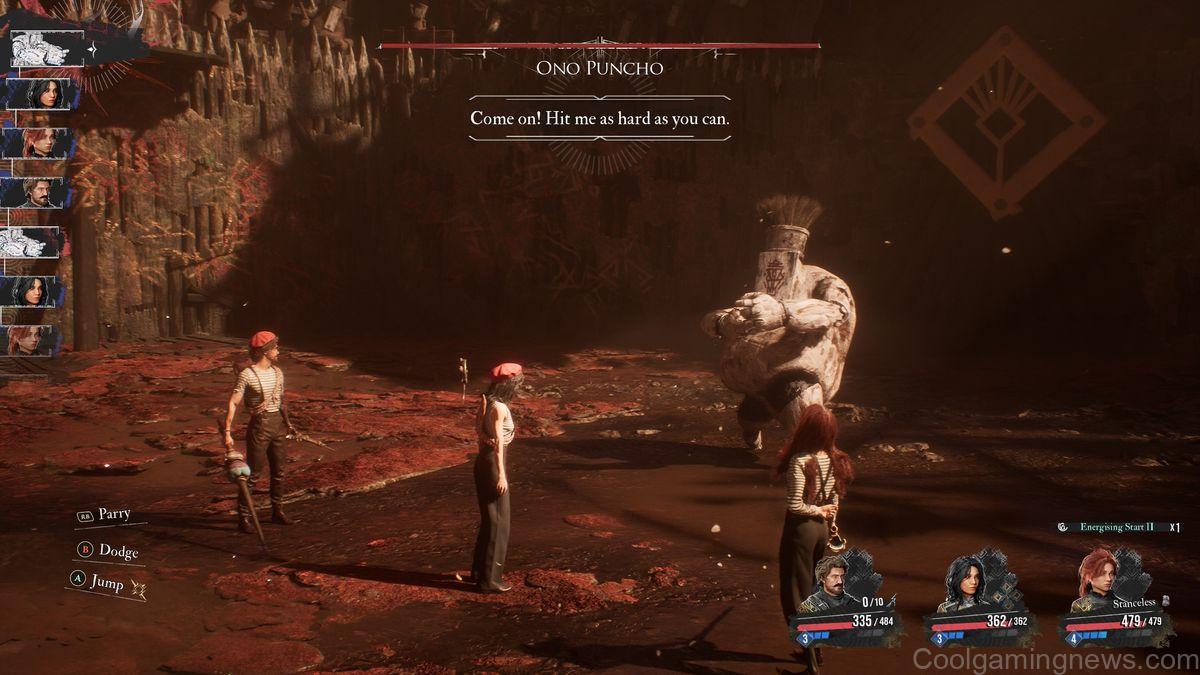Select Ono Puncho's large portrait atop the turn order

click(x=40, y=48)
